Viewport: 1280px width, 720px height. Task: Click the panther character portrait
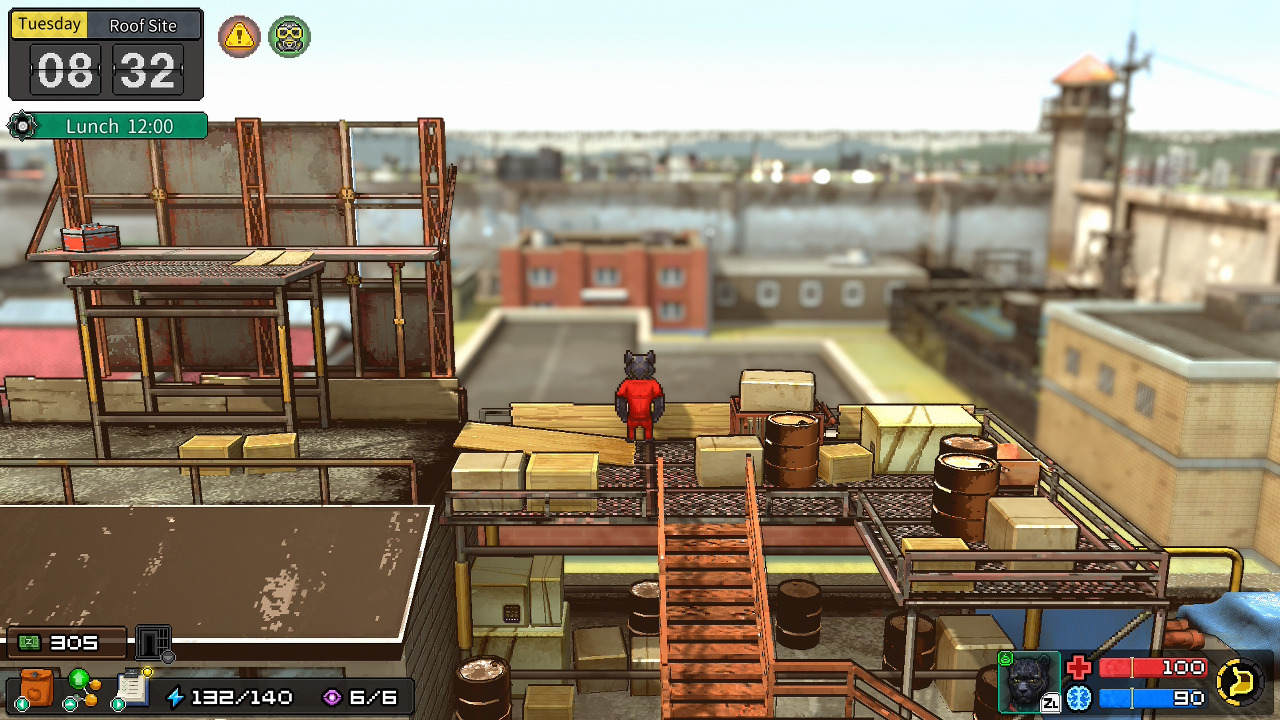[x=1027, y=683]
